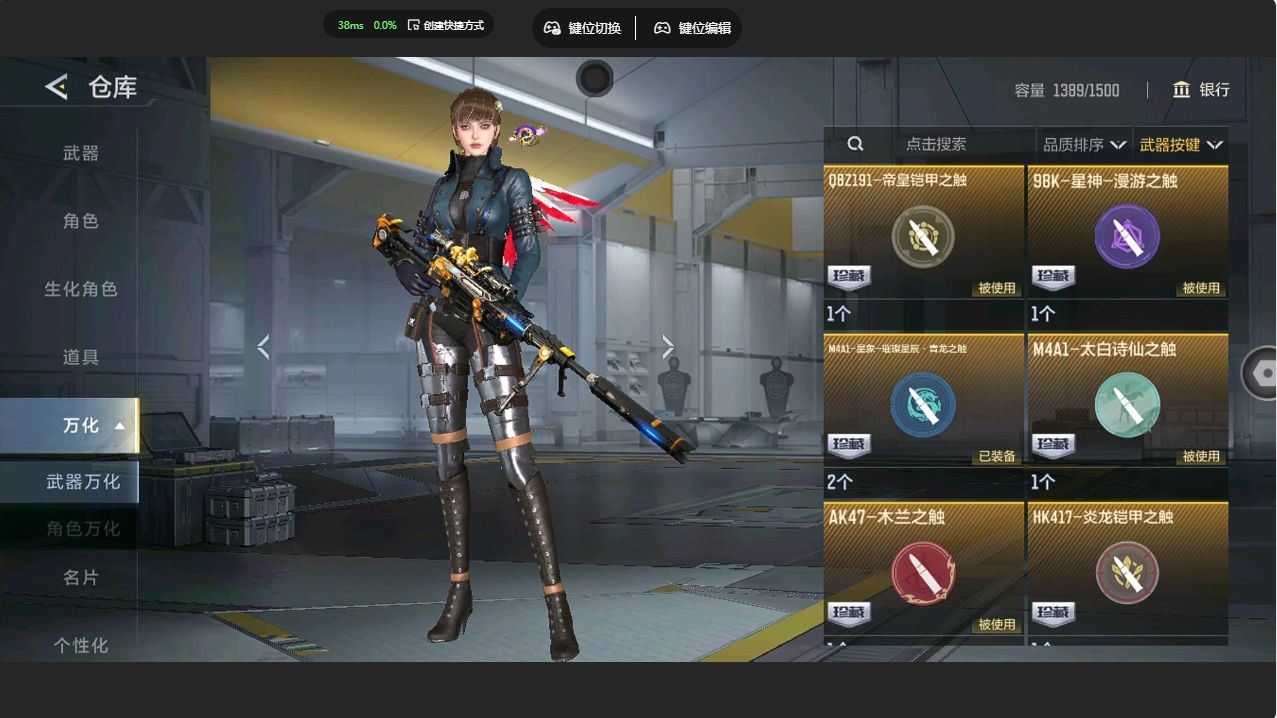Open the 武器 category

81,153
